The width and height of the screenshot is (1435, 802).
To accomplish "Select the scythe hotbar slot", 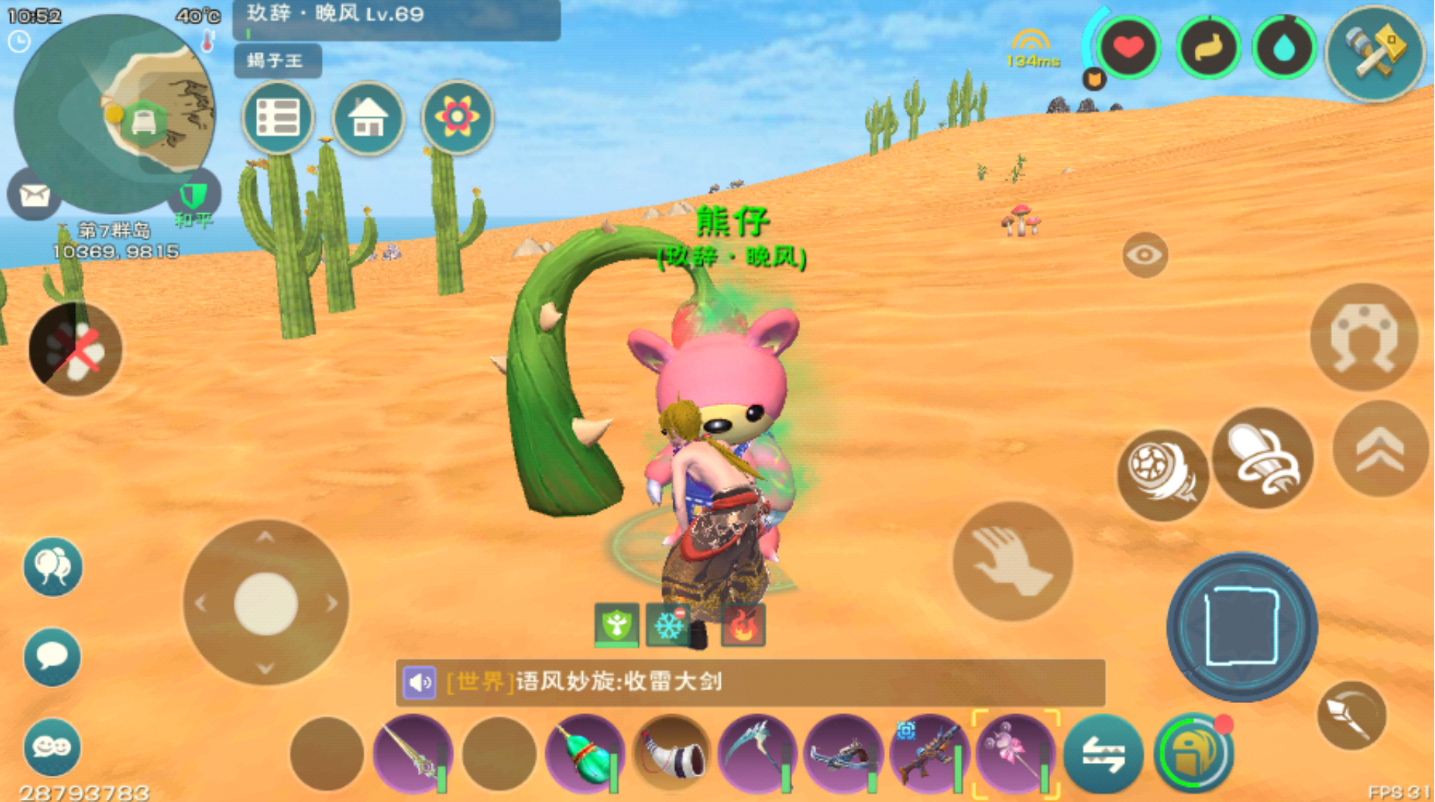I will pyautogui.click(x=757, y=754).
